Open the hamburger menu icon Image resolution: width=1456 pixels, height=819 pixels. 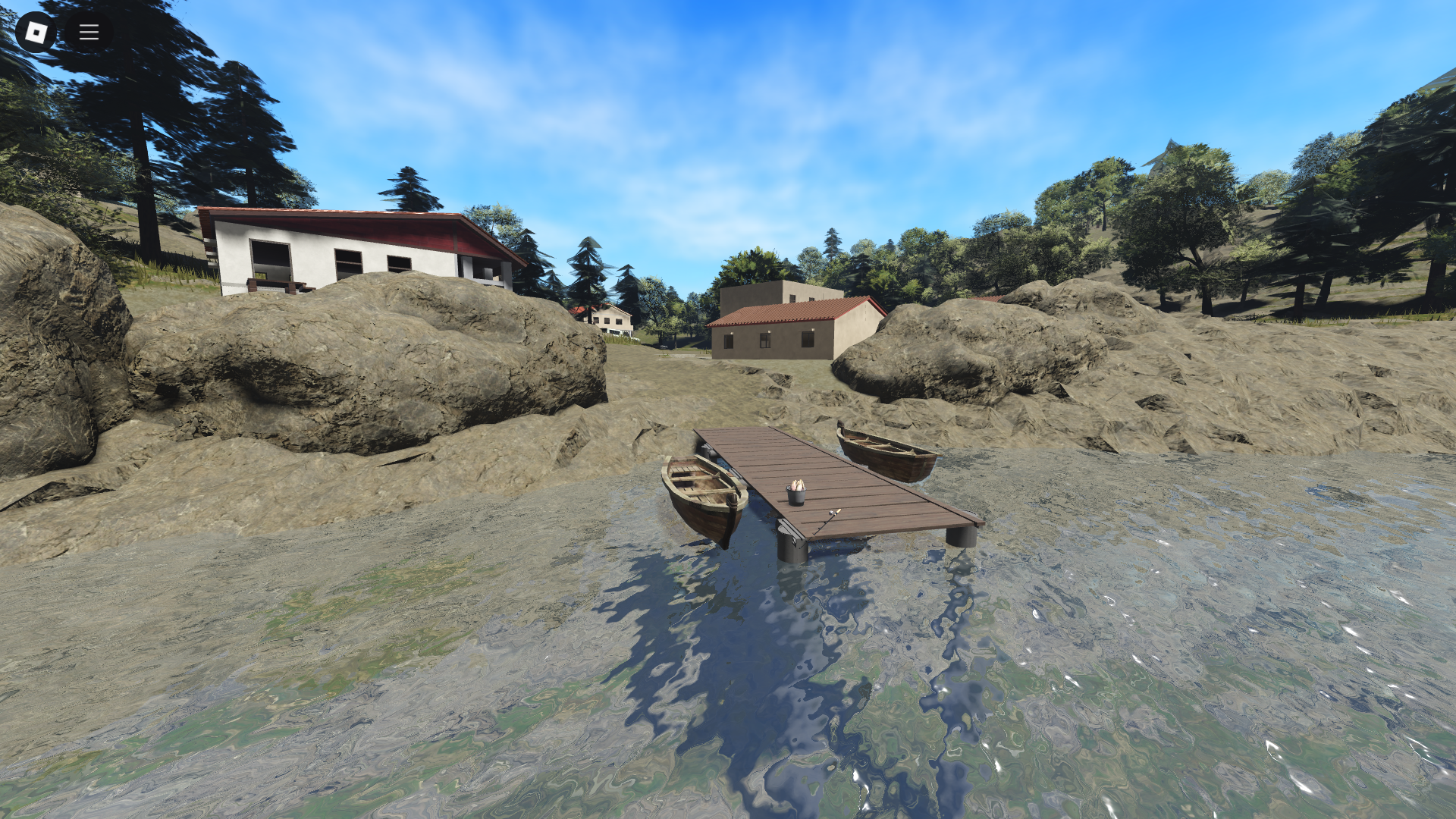tap(88, 32)
